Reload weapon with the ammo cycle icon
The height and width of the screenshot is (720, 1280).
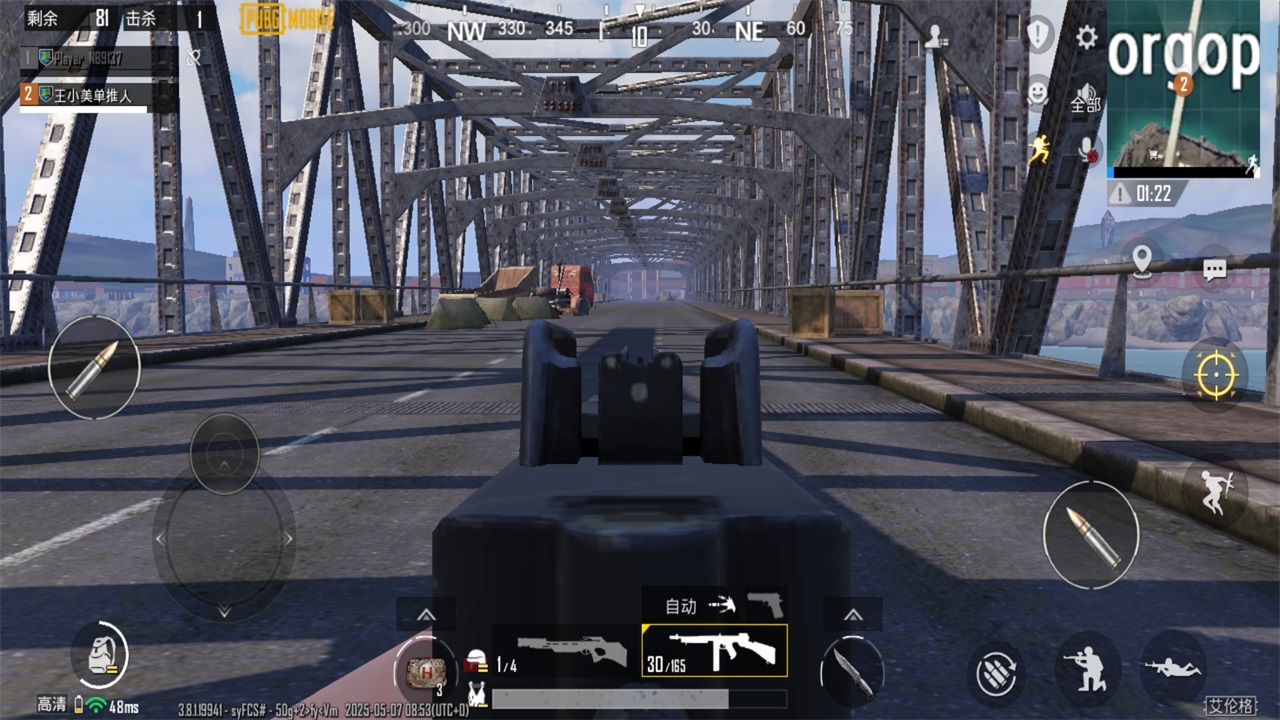pyautogui.click(x=997, y=673)
